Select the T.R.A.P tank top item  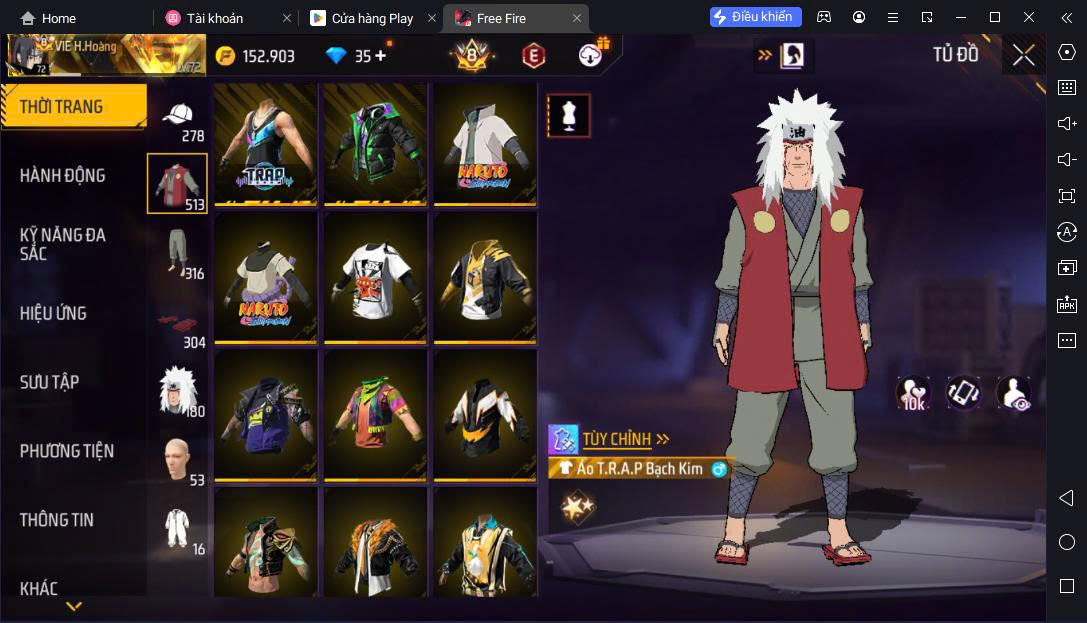pos(265,145)
